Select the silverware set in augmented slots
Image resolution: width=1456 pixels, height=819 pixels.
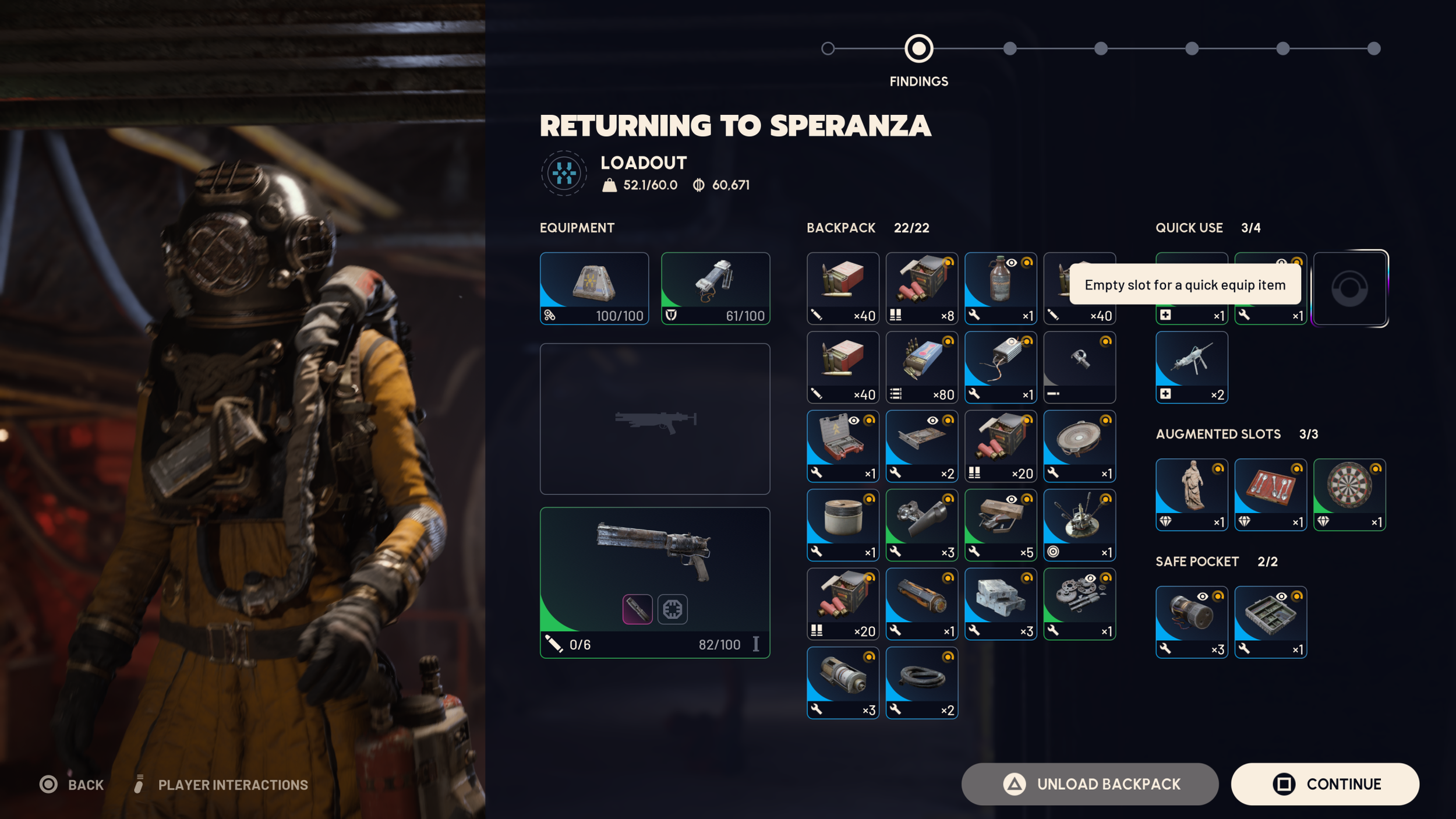tap(1270, 495)
